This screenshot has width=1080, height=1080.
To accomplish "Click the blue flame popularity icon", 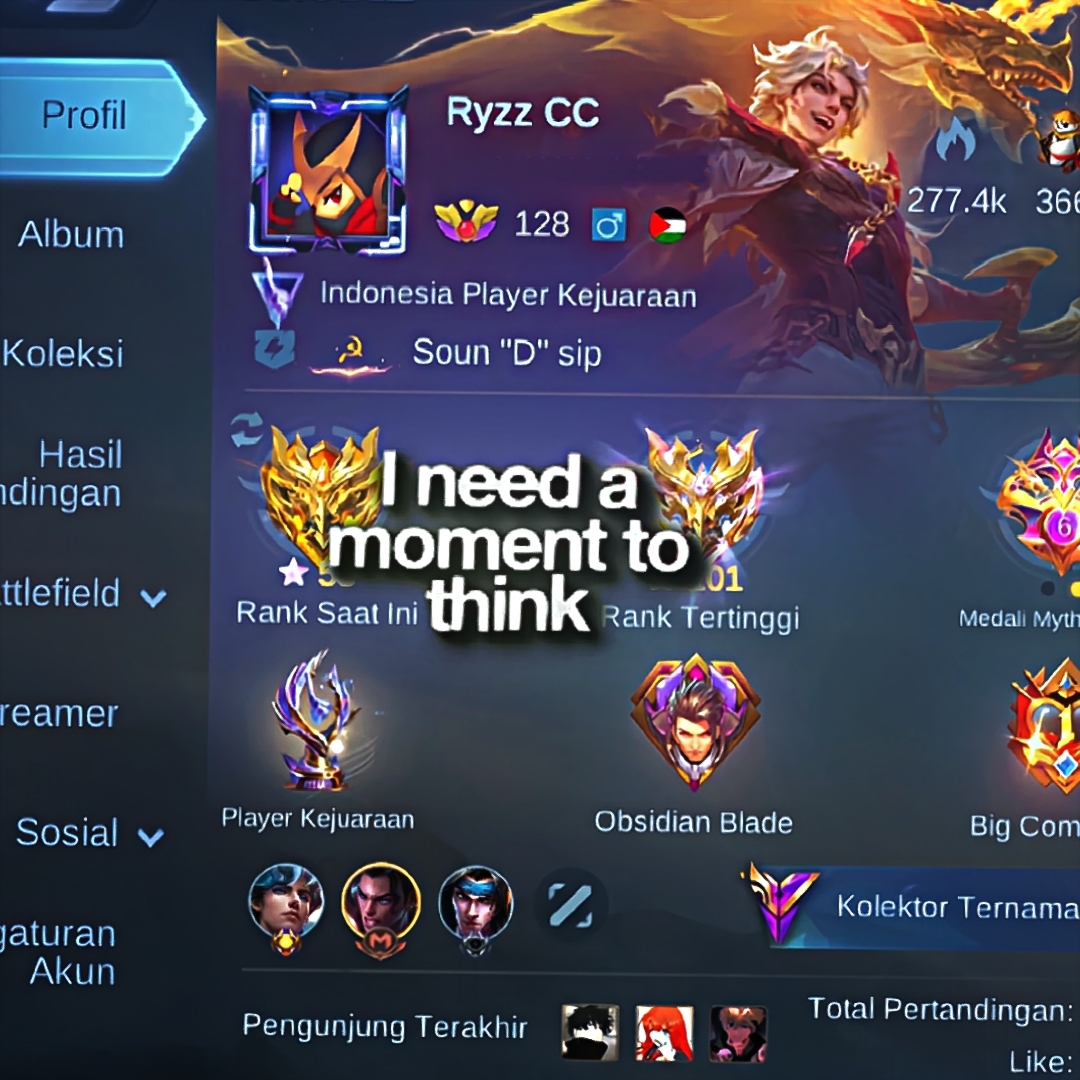I will (956, 142).
